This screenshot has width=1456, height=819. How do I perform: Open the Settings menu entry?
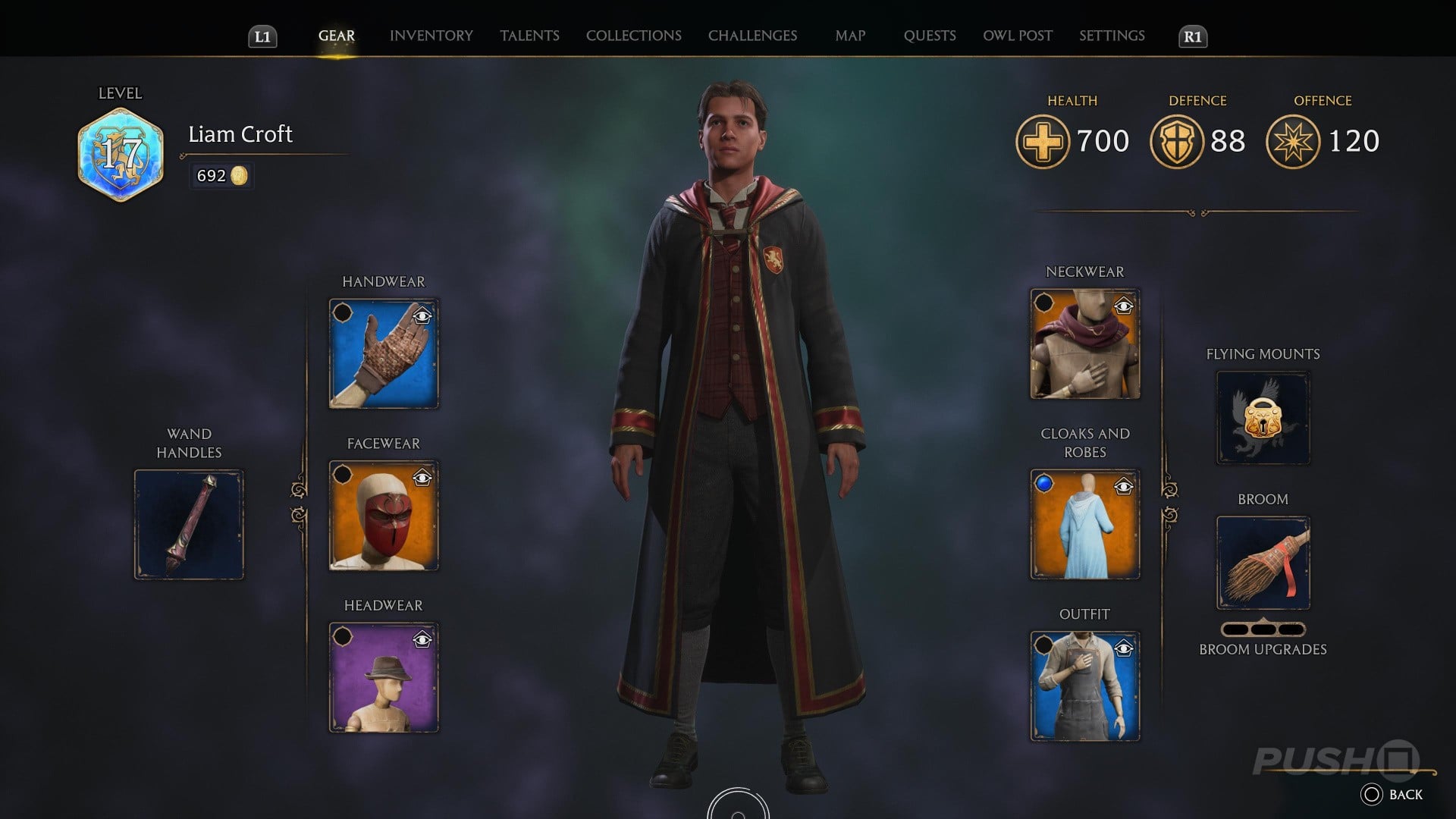[x=1112, y=35]
